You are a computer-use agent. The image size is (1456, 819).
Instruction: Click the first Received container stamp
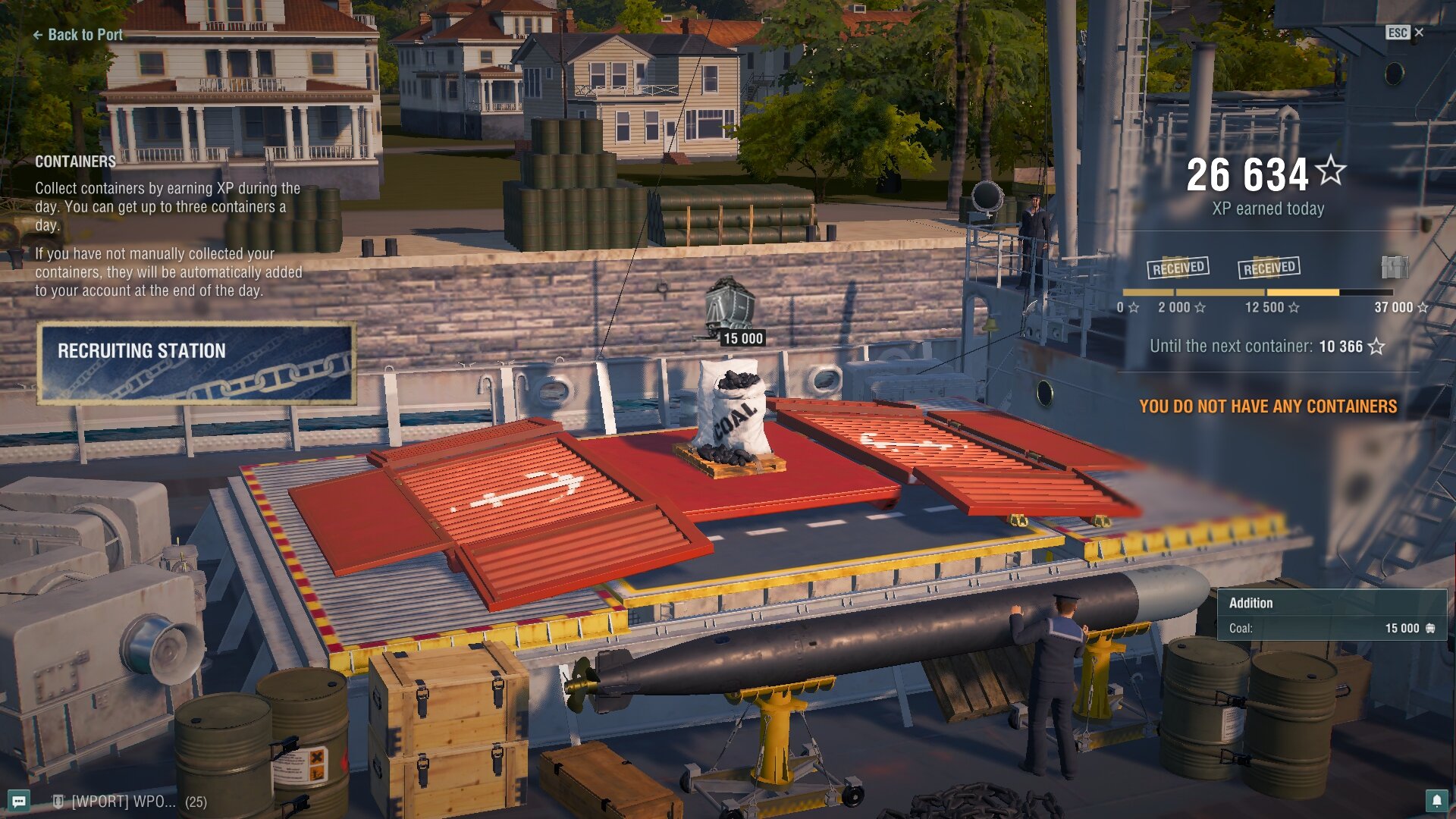1178,267
